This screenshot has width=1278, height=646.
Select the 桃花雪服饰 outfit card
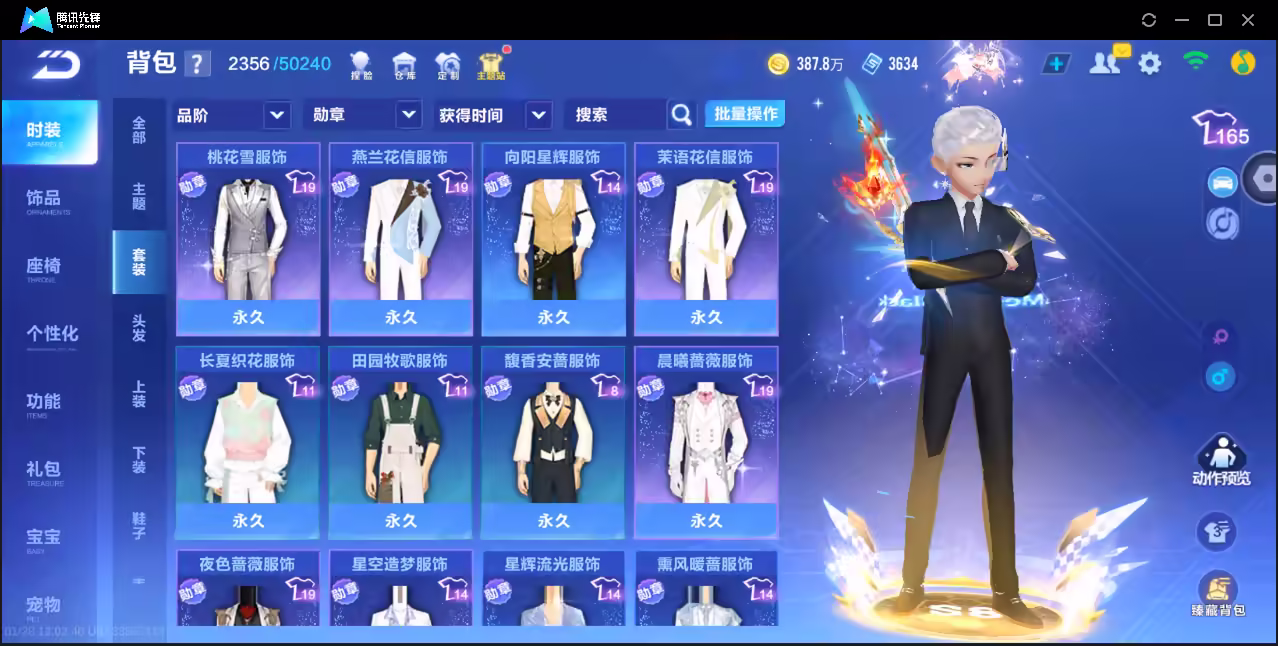248,238
